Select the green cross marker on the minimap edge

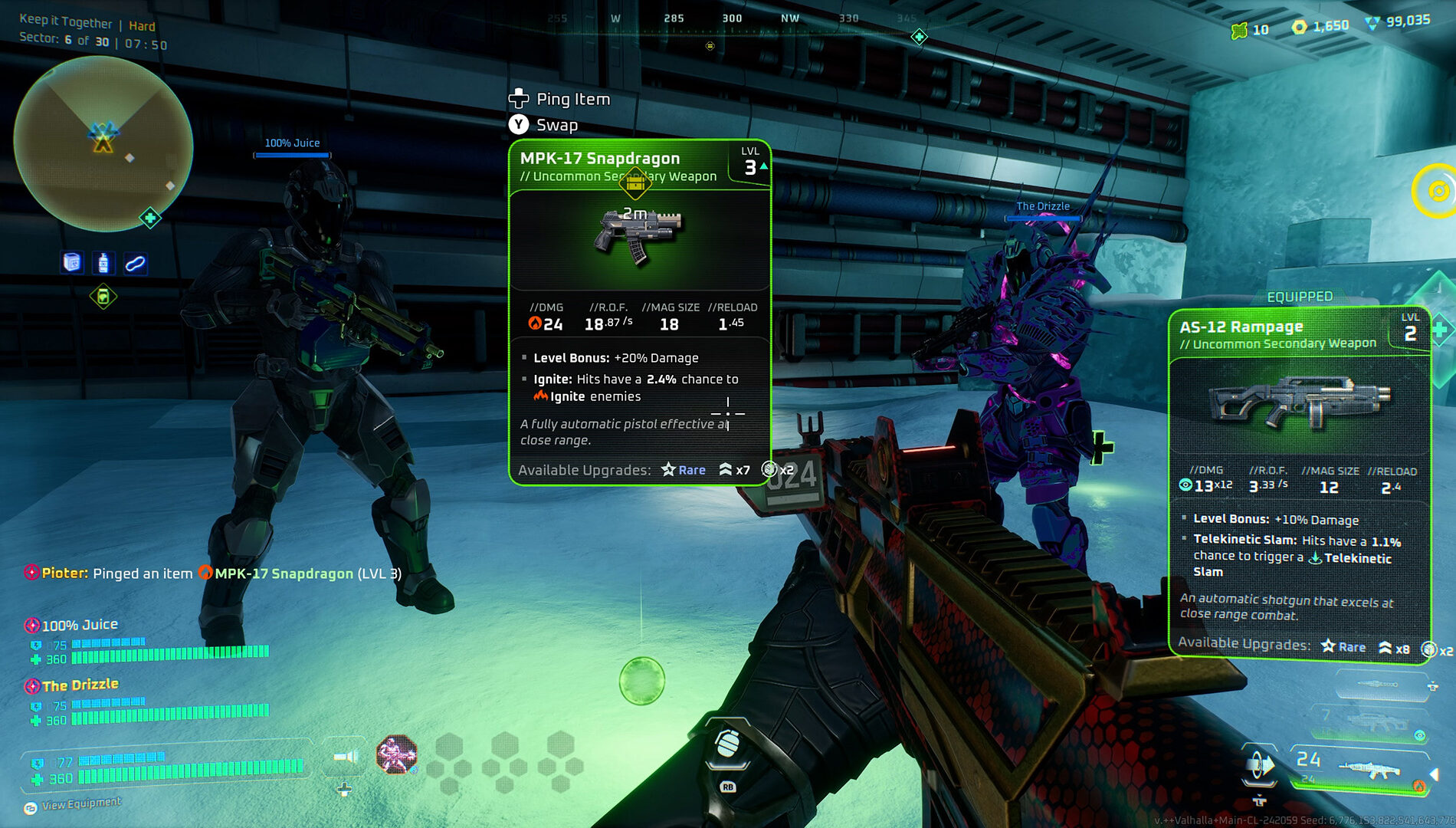[150, 219]
